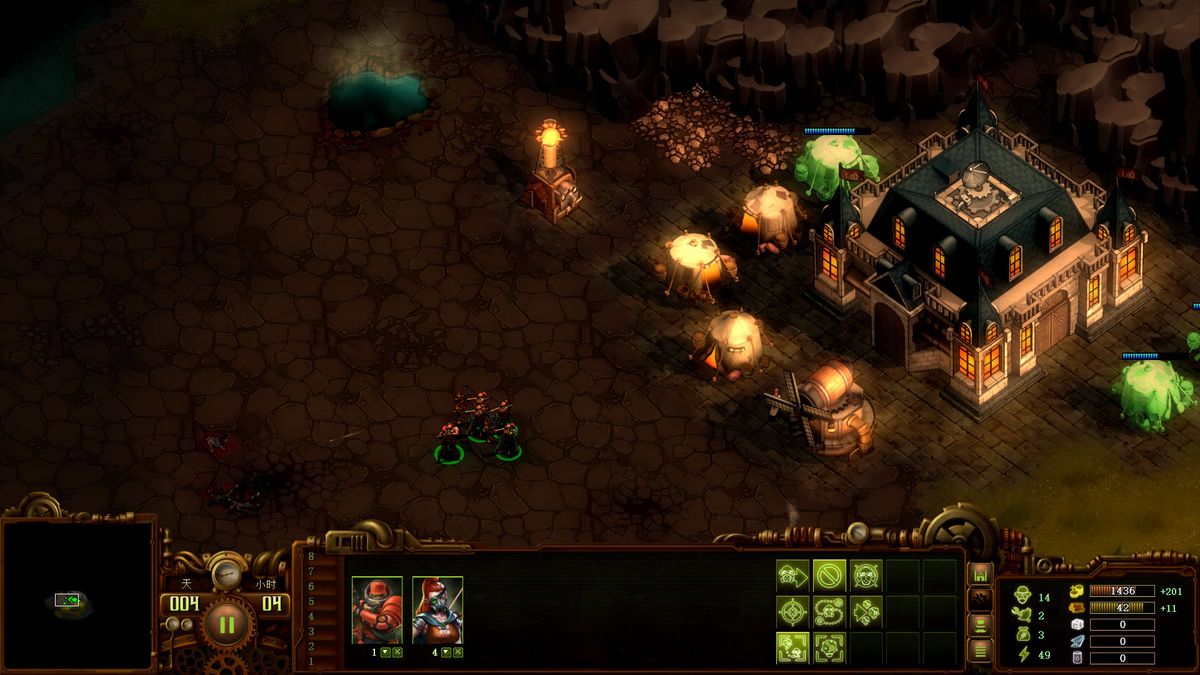Select control group number 8
Image resolution: width=1200 pixels, height=675 pixels.
310,556
